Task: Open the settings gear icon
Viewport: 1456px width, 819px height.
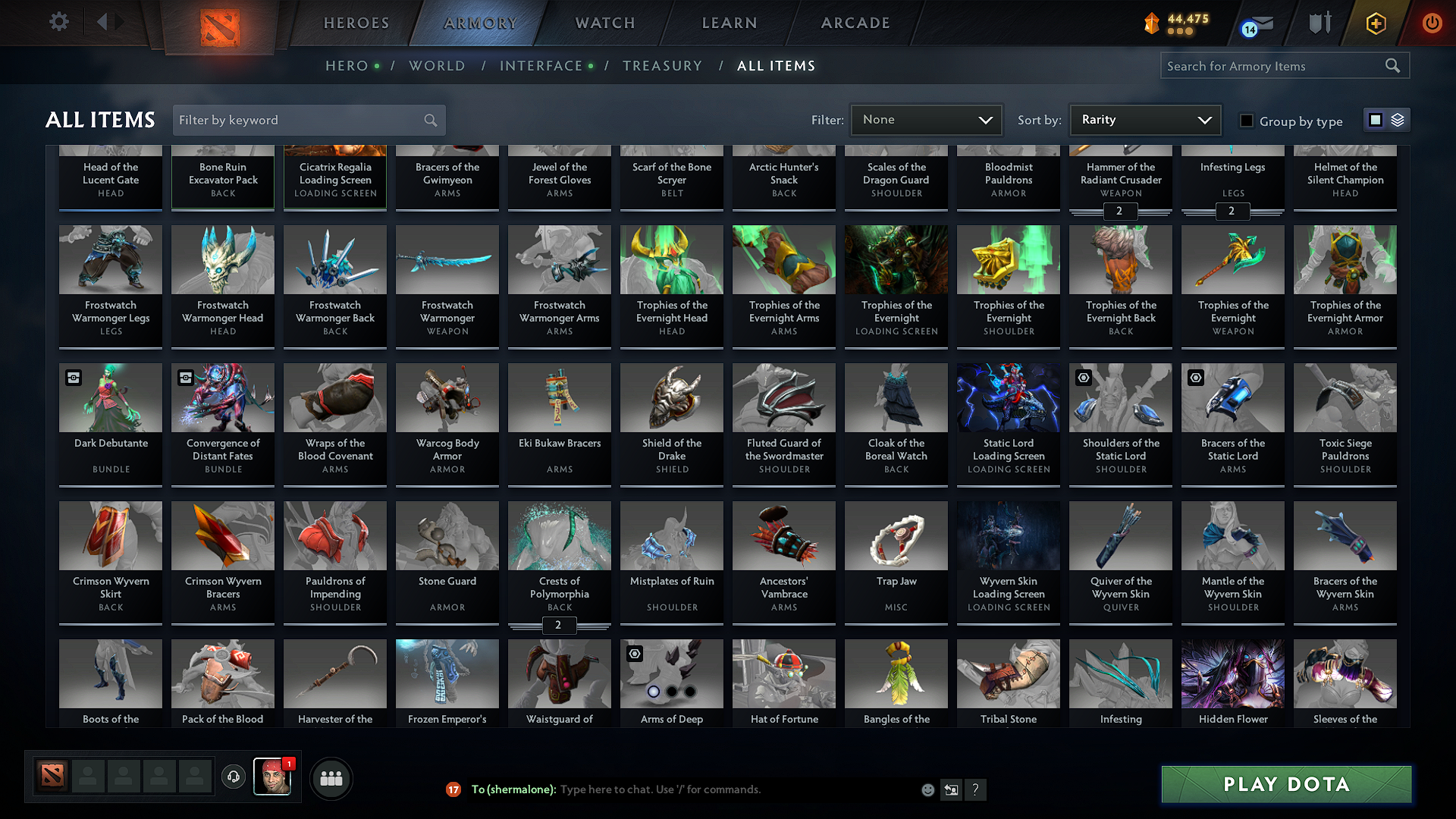Action: (x=58, y=22)
